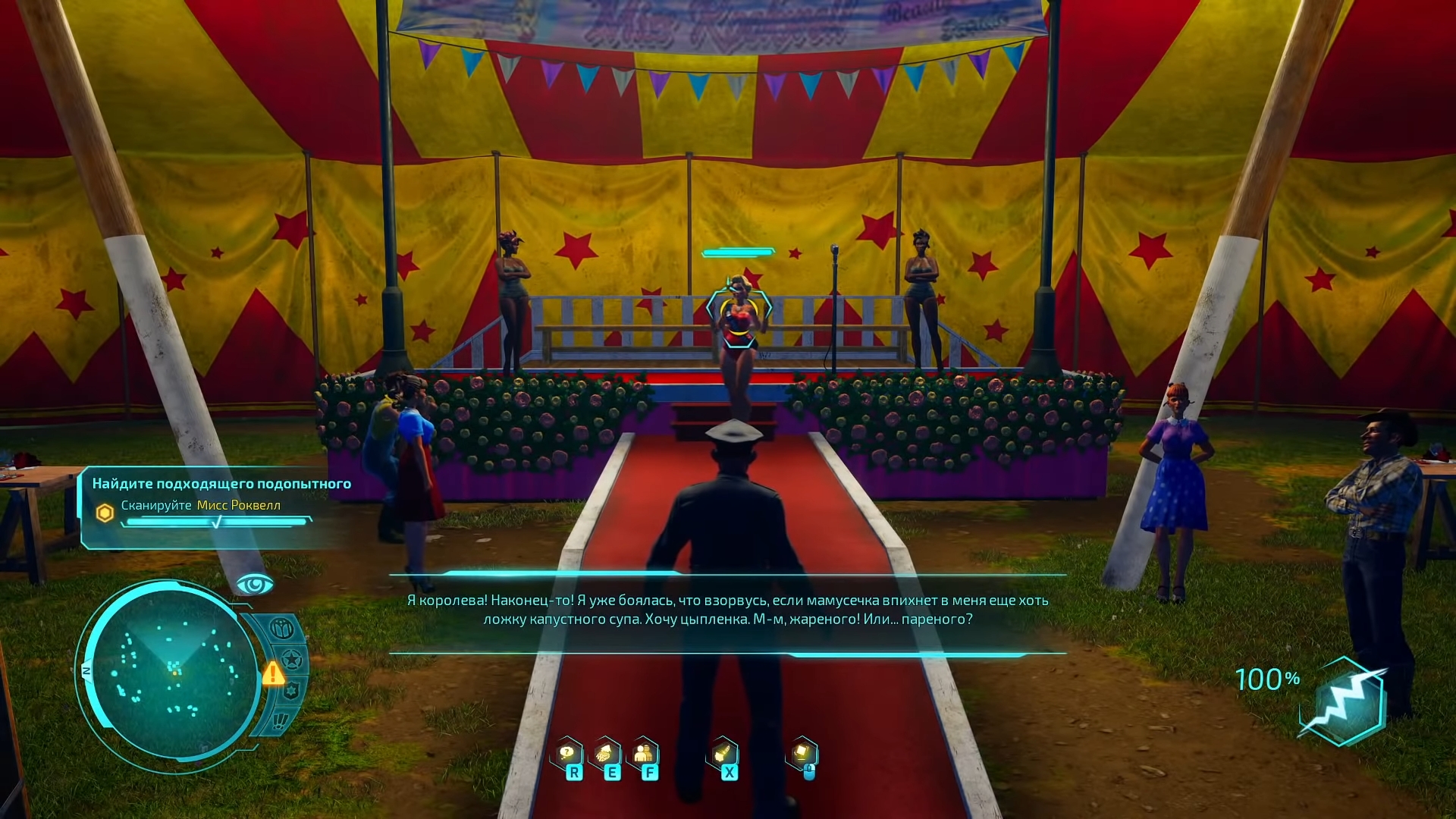Use the psychokinesis cube ability icon
The image size is (1456, 819).
click(x=802, y=755)
